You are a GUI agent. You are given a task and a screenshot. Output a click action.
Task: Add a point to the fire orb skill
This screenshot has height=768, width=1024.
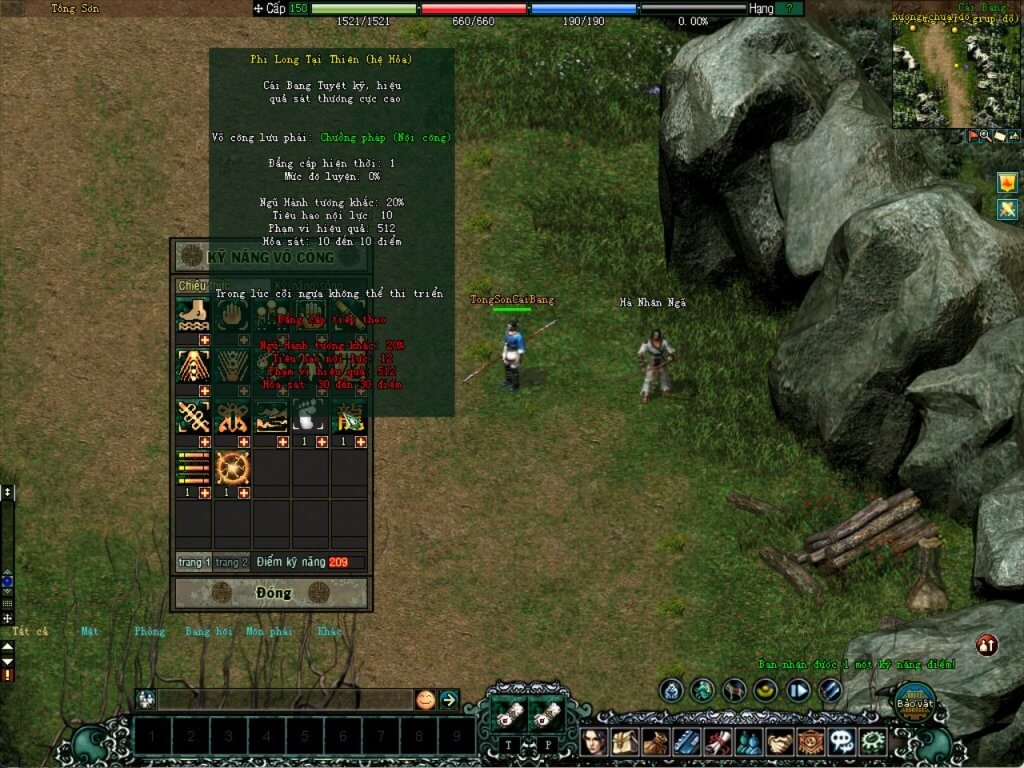click(244, 492)
